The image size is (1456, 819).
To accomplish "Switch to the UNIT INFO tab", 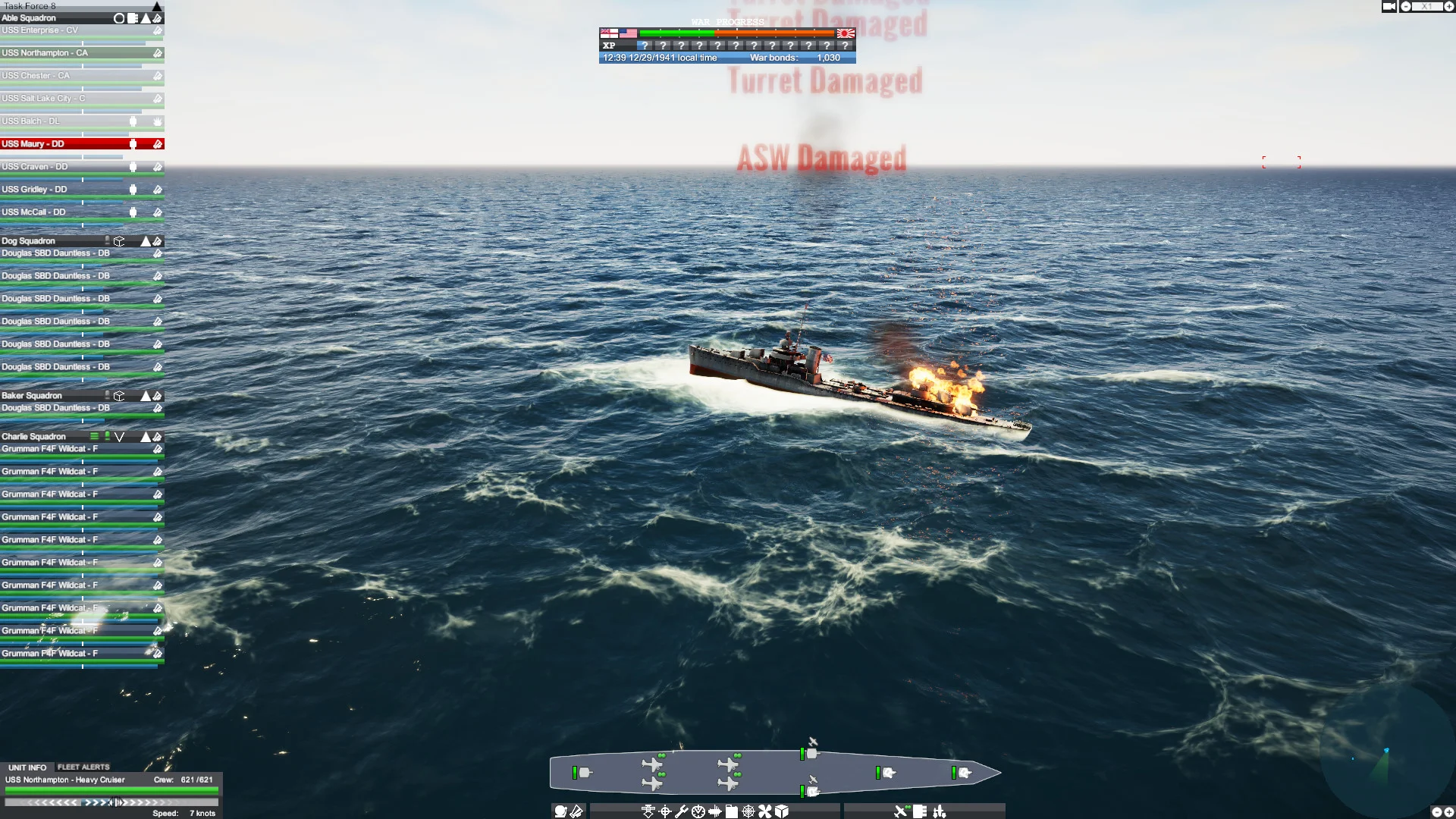I will pos(27,767).
